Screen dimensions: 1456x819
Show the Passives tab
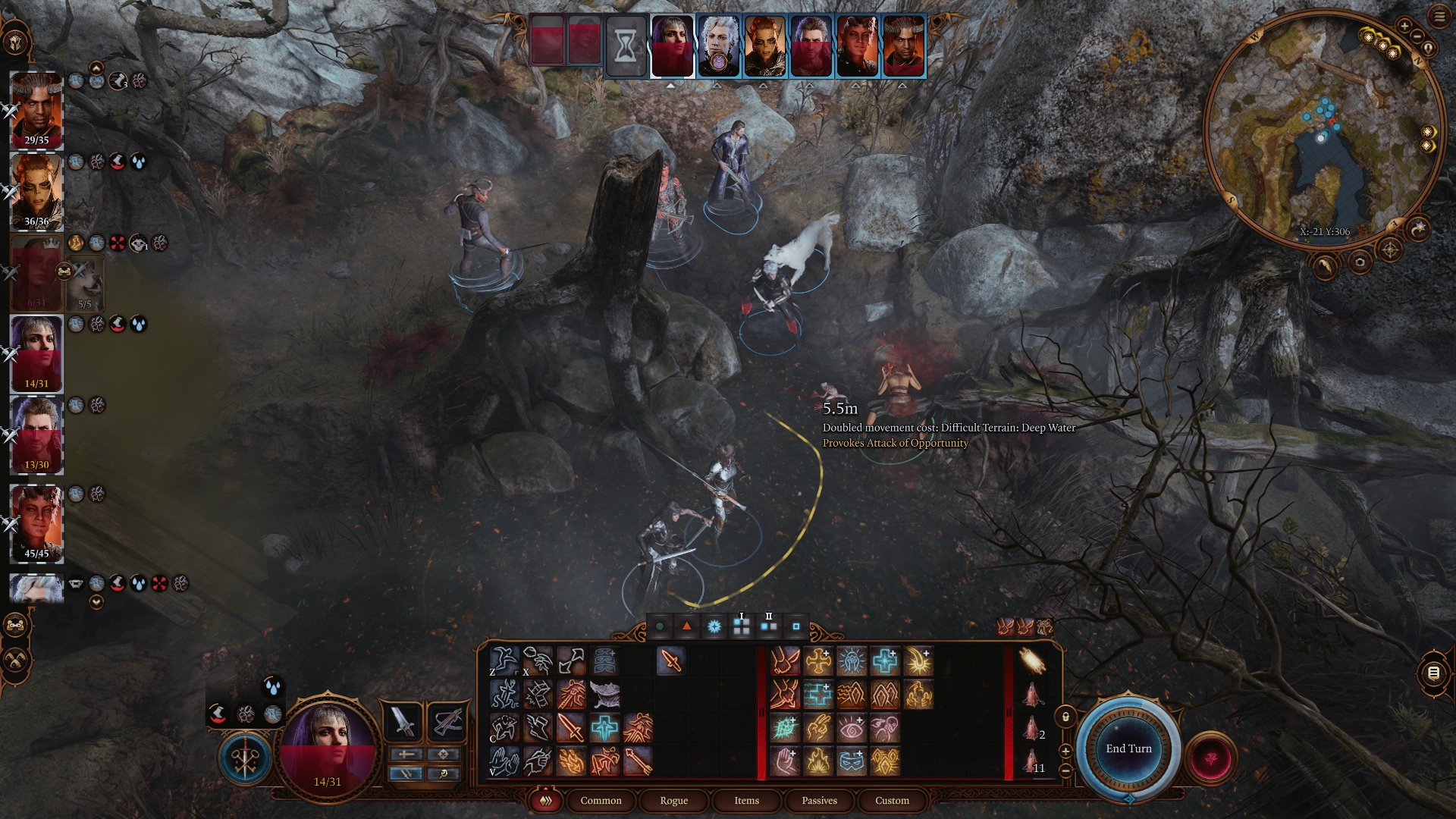pos(819,801)
